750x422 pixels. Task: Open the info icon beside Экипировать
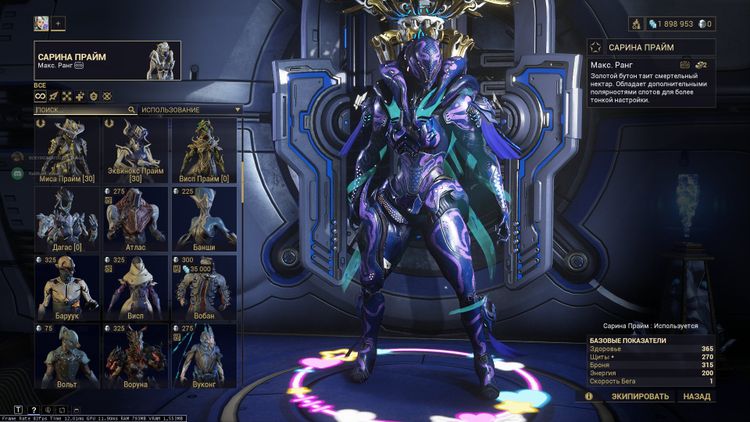click(x=588, y=396)
